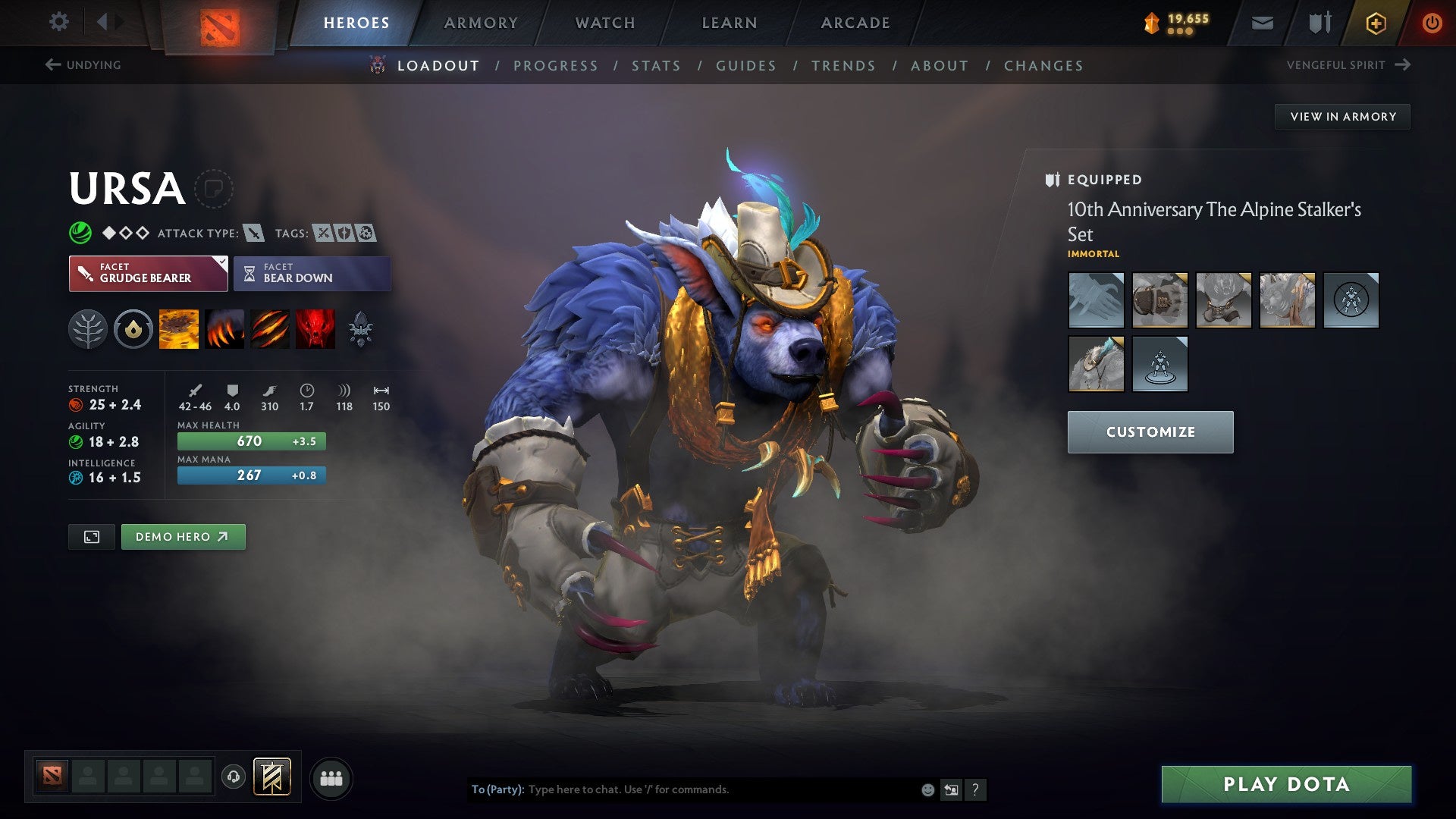This screenshot has height=819, width=1456.
Task: Open the party finder people icon
Action: tap(331, 777)
